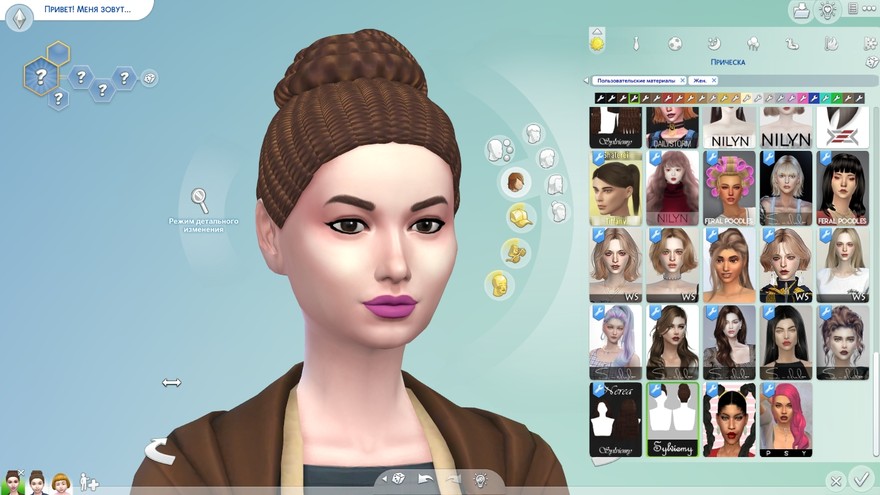Select the highlighted Sylviemy hairstyle thumbnail

pyautogui.click(x=672, y=419)
